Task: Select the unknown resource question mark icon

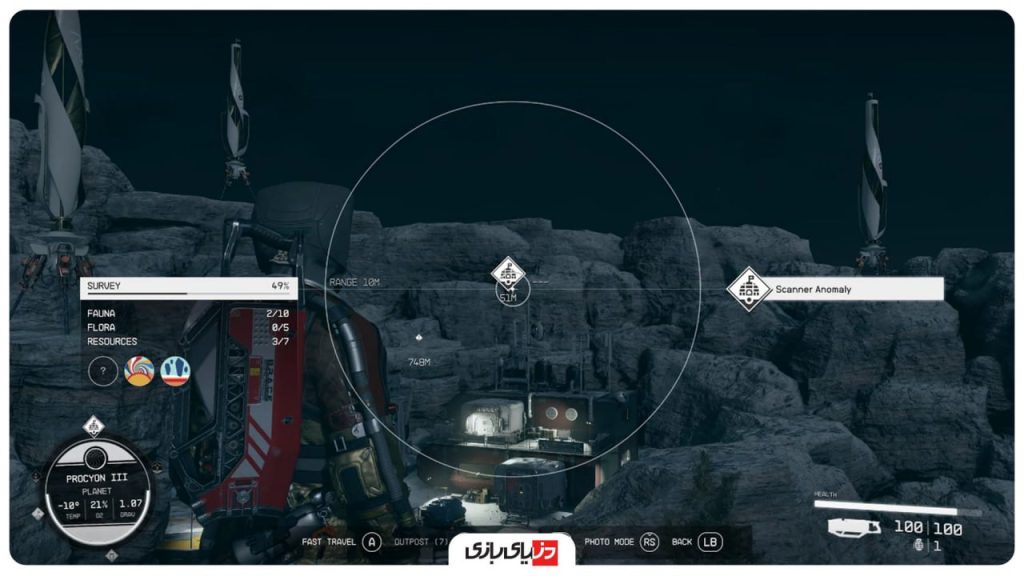Action: [103, 372]
